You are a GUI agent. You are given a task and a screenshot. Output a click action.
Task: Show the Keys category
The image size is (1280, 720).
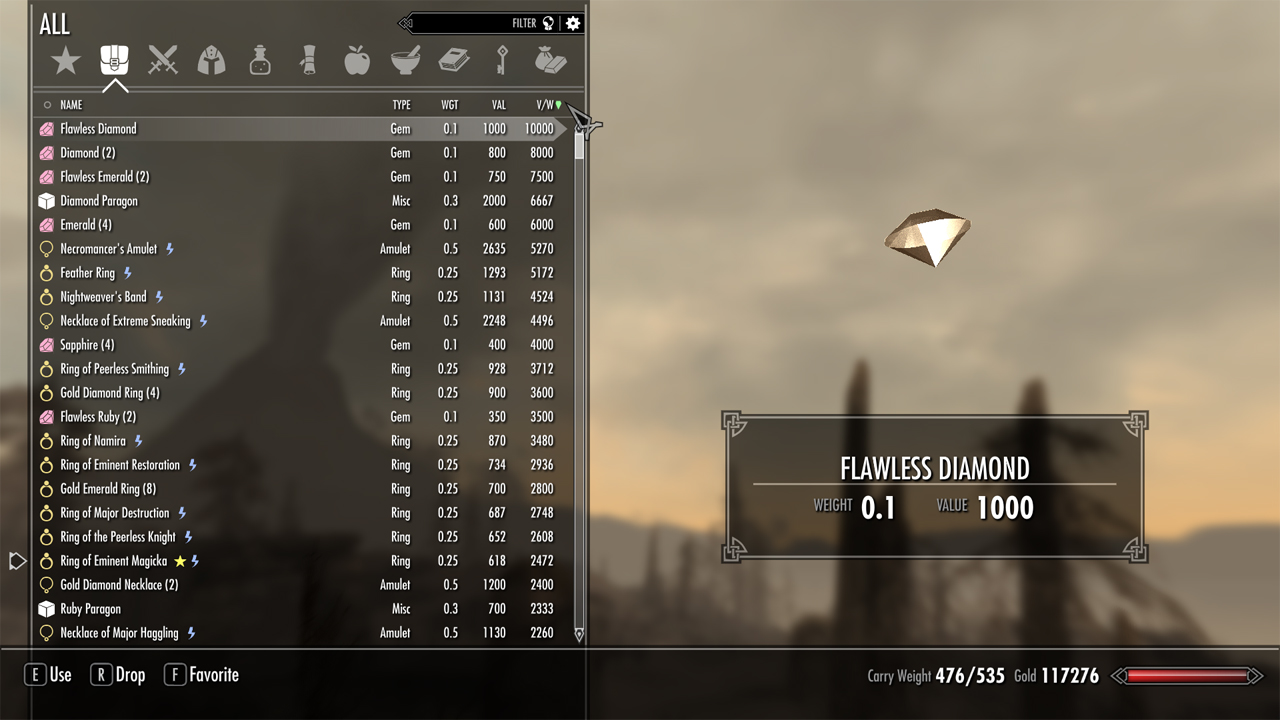(x=502, y=61)
